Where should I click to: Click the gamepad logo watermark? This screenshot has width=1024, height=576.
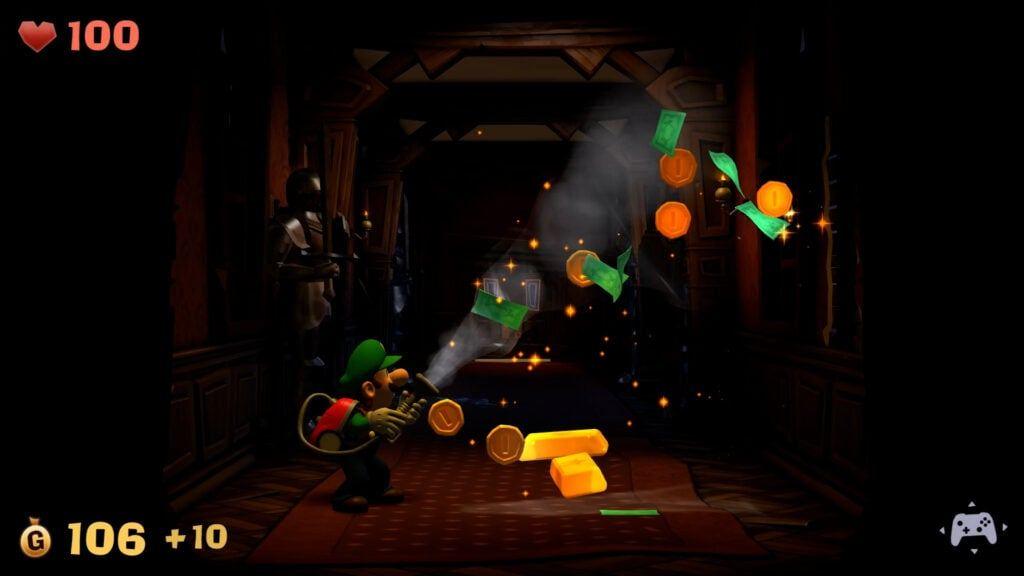pyautogui.click(x=972, y=528)
